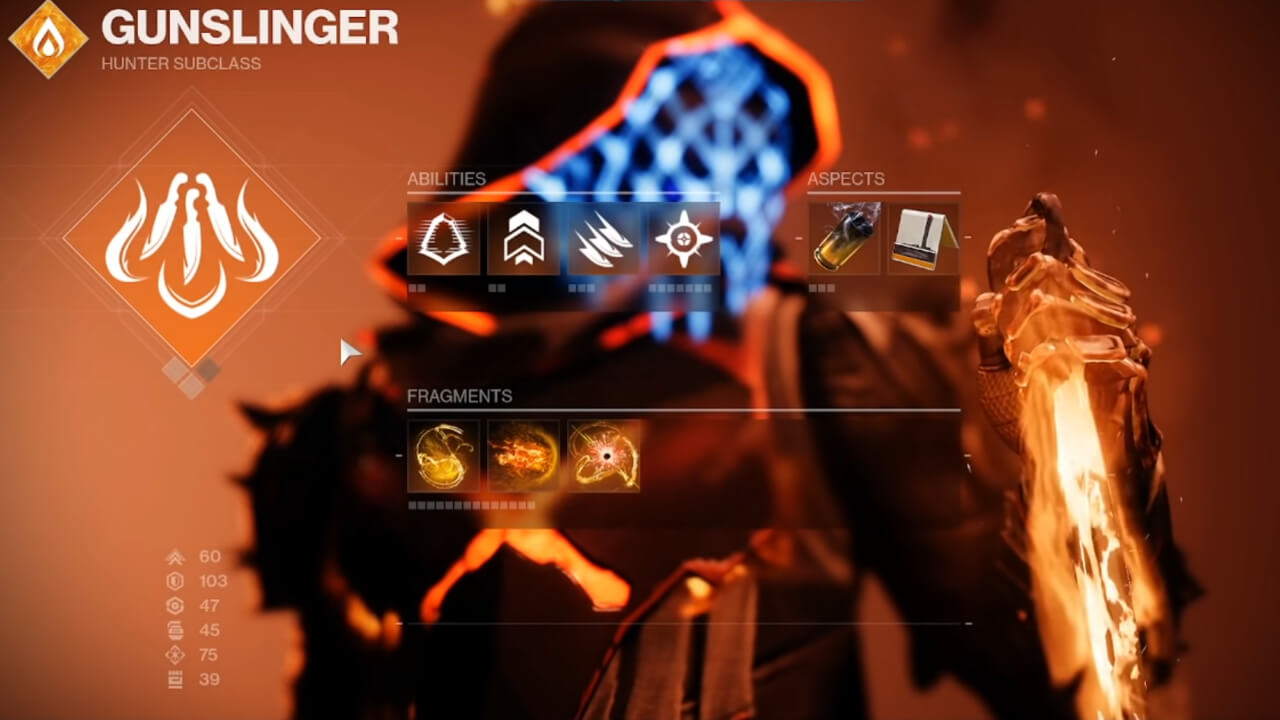The image size is (1280, 720).
Task: Open the HUNTER SUBCLASS label
Action: click(x=179, y=63)
